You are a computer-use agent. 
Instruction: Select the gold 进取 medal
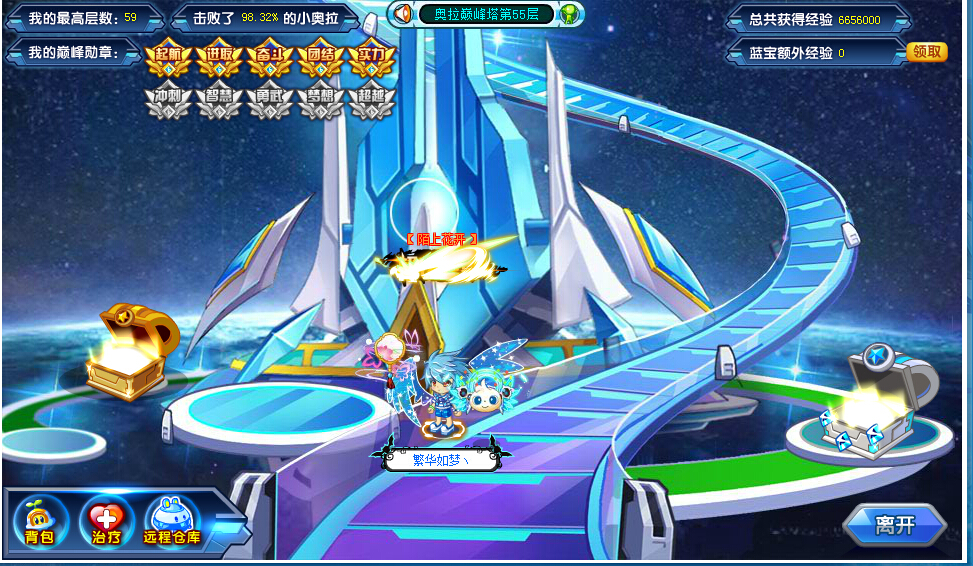(x=219, y=59)
